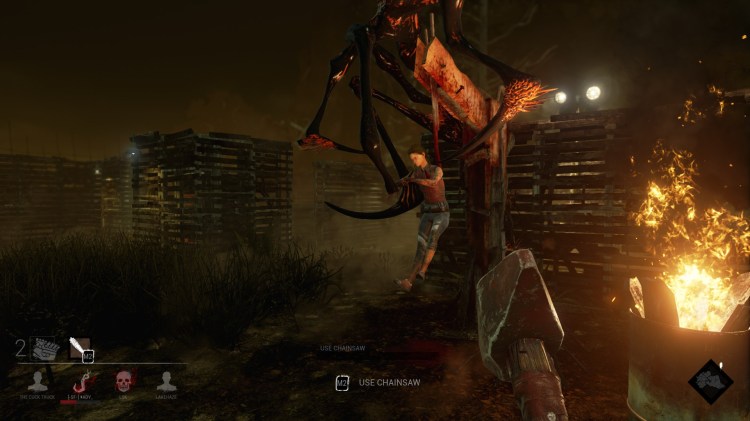Click the red skull survivor status icon
The image size is (750, 421).
point(123,380)
